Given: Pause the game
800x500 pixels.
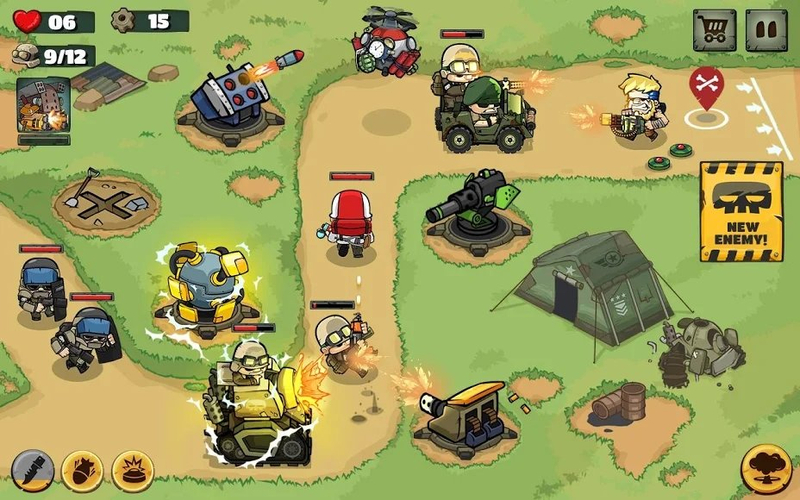Looking at the screenshot, I should [767, 30].
